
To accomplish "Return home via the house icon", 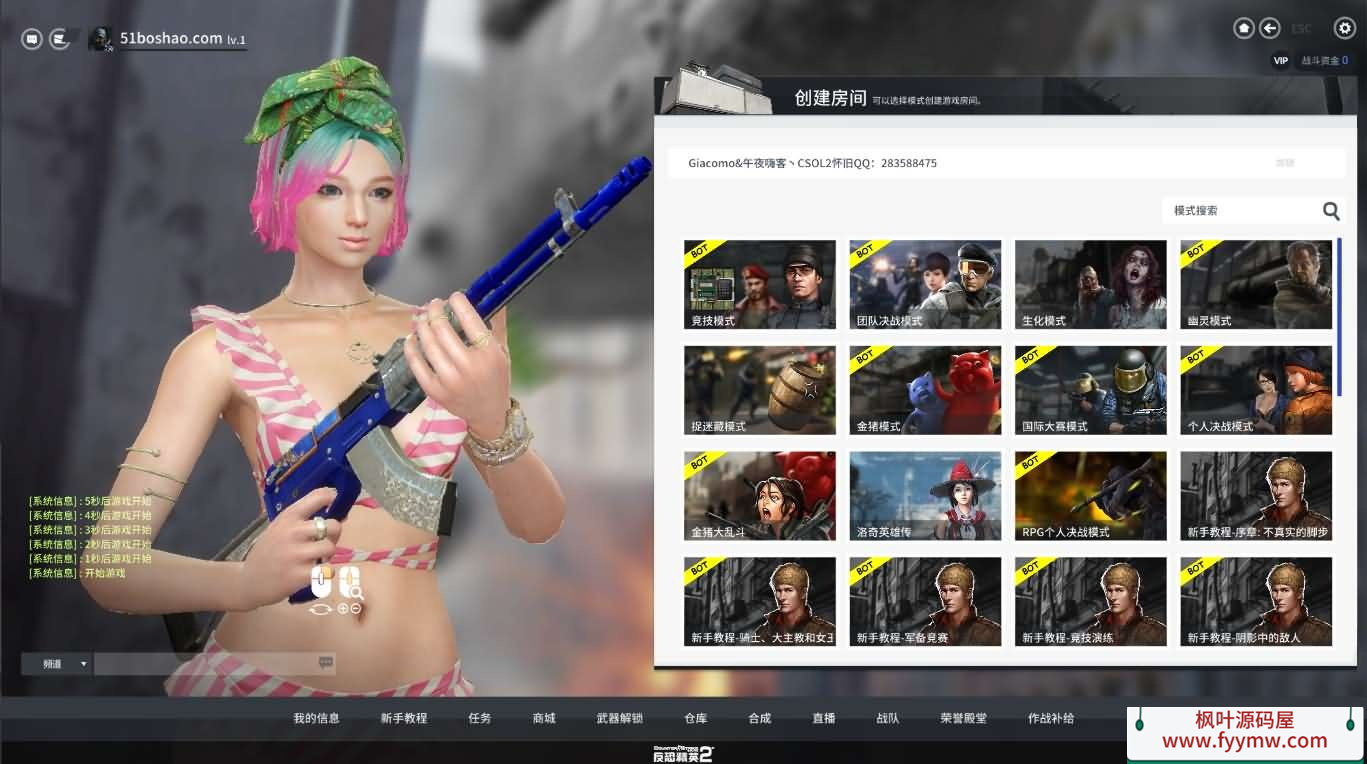I will coord(1244,29).
